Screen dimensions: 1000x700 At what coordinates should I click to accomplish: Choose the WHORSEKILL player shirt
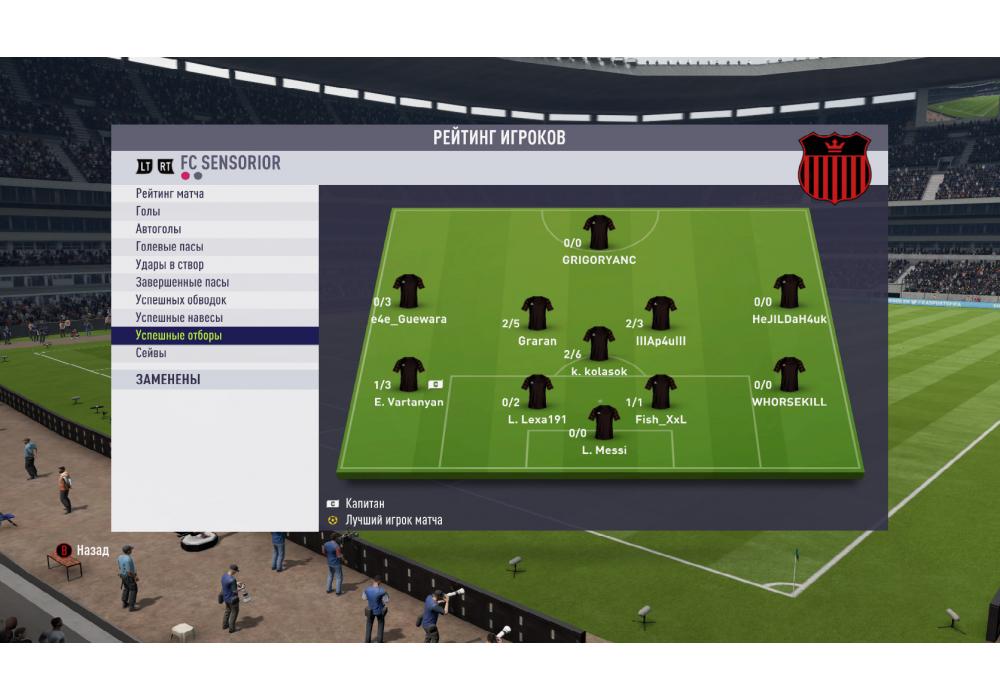pos(789,374)
